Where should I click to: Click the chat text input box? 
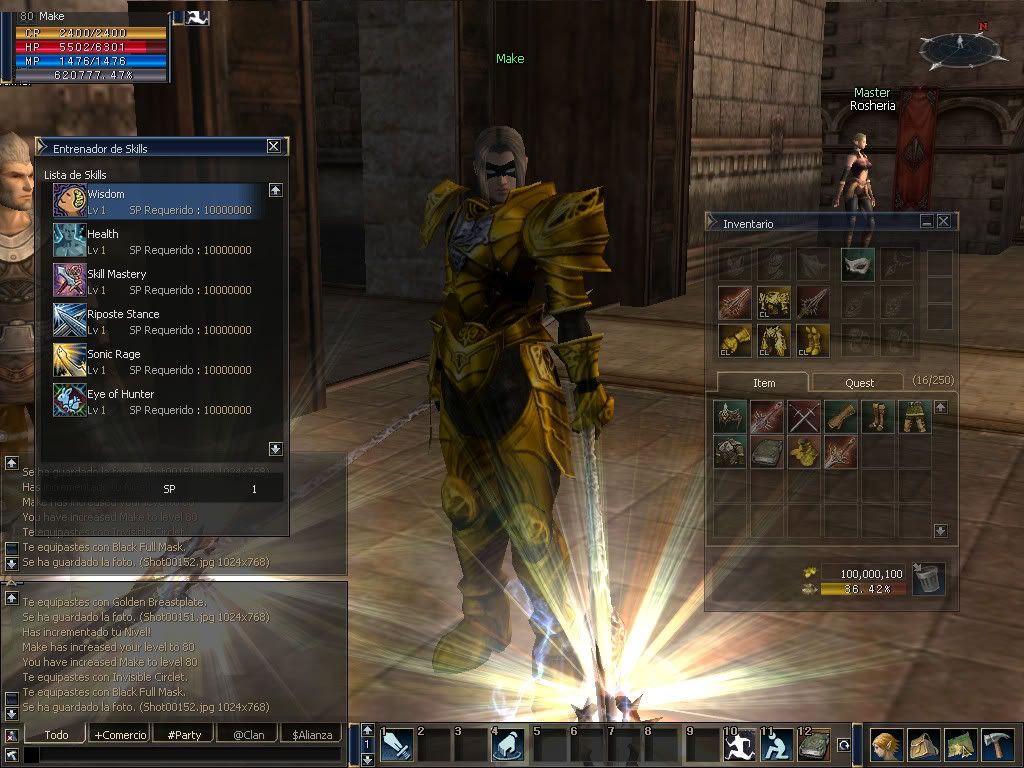tap(180, 755)
